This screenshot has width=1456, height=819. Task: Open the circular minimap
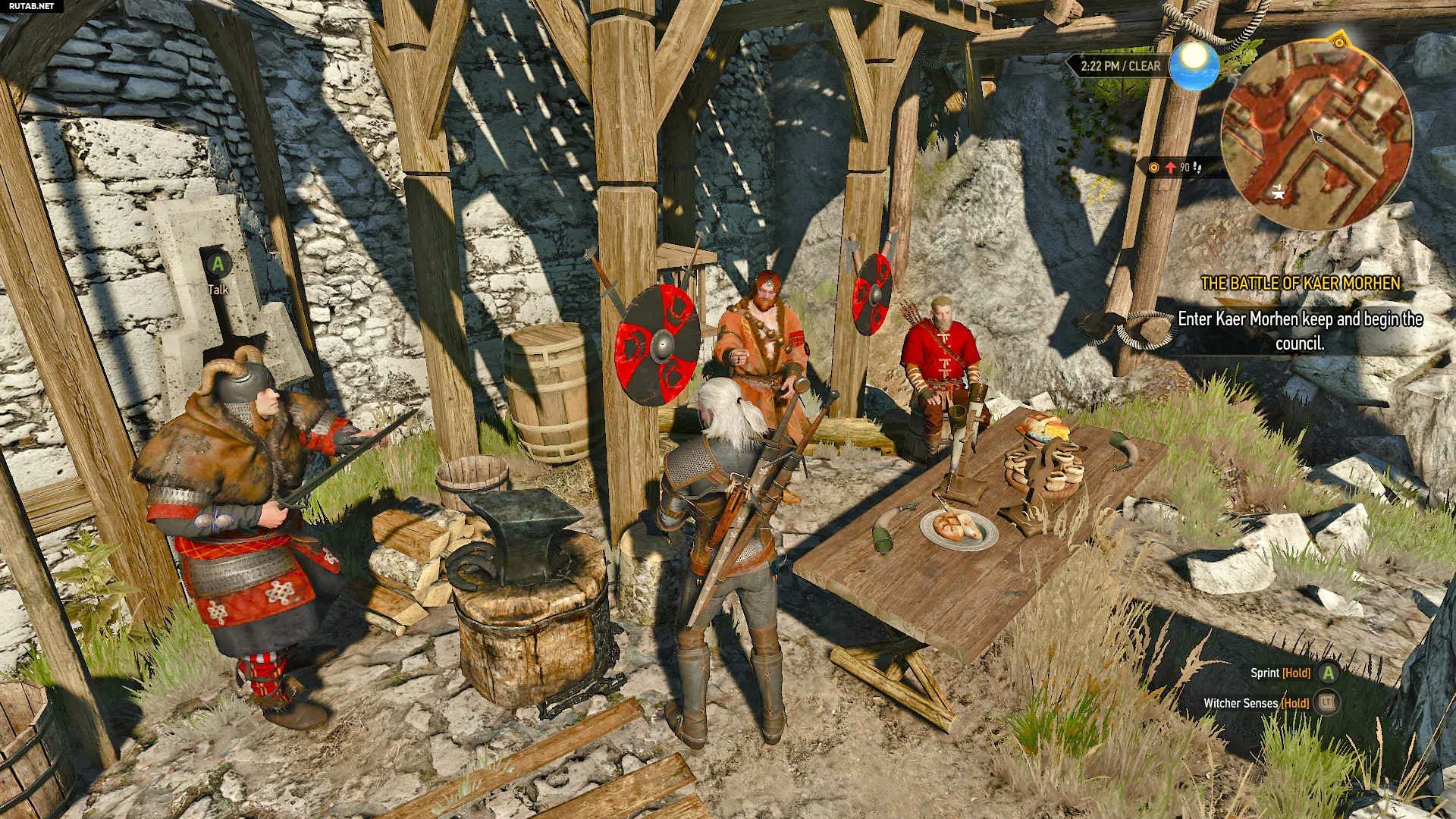coord(1316,133)
